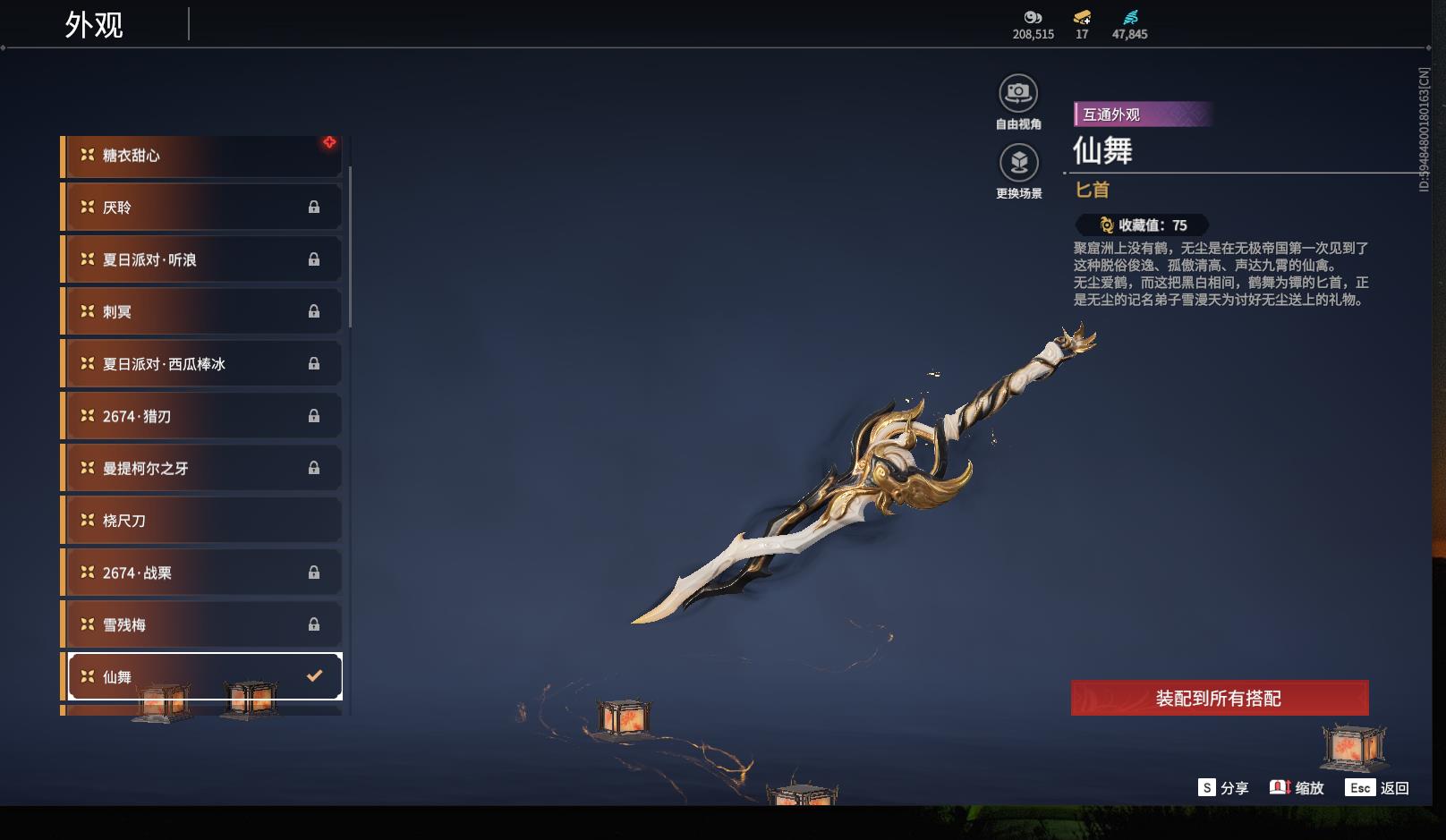Viewport: 1446px width, 840px height.
Task: Choose the 厌聆 dagger skin
Action: click(201, 208)
